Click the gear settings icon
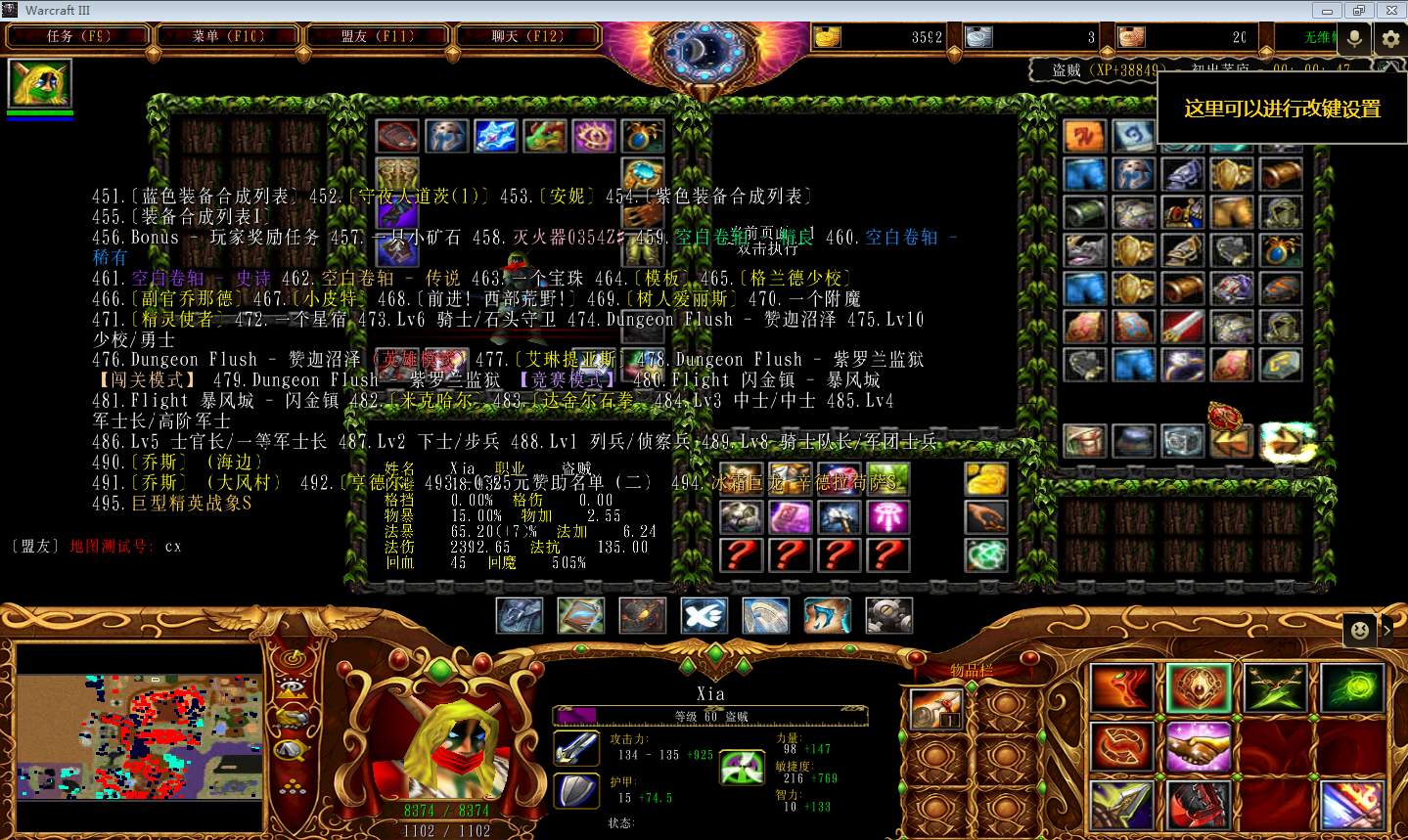 pos(1390,38)
